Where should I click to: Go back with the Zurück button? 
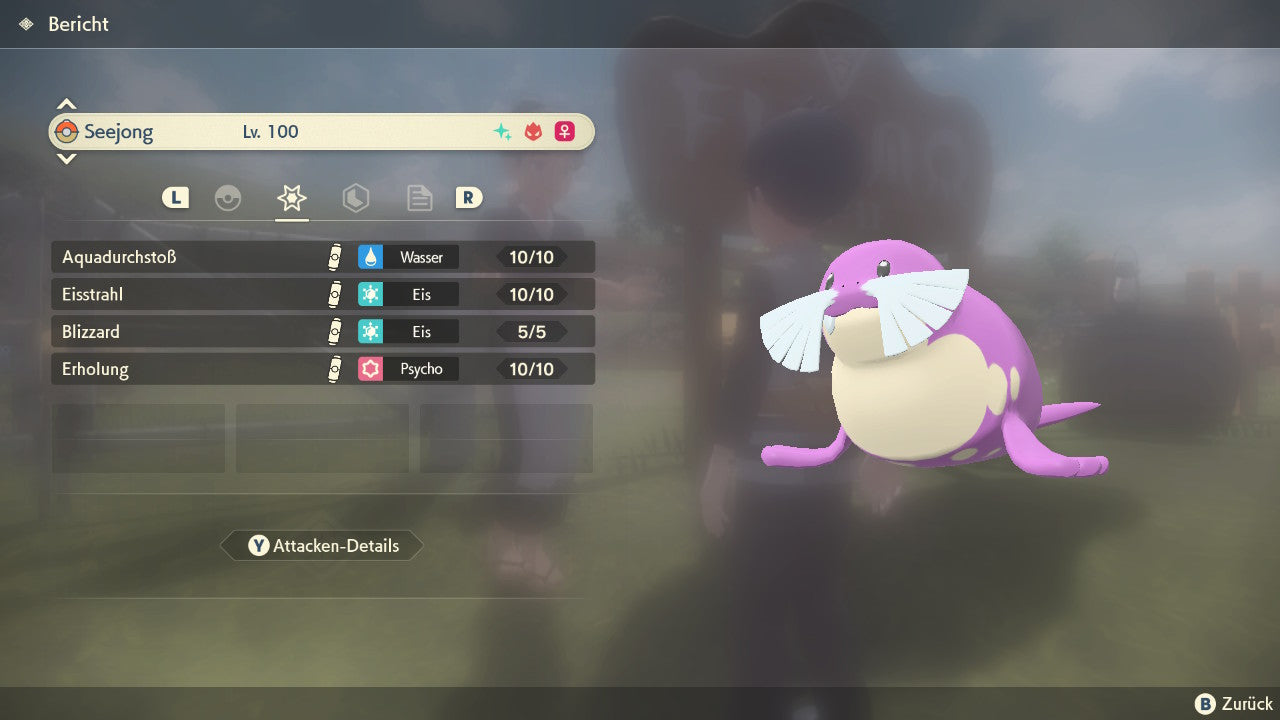click(1234, 704)
